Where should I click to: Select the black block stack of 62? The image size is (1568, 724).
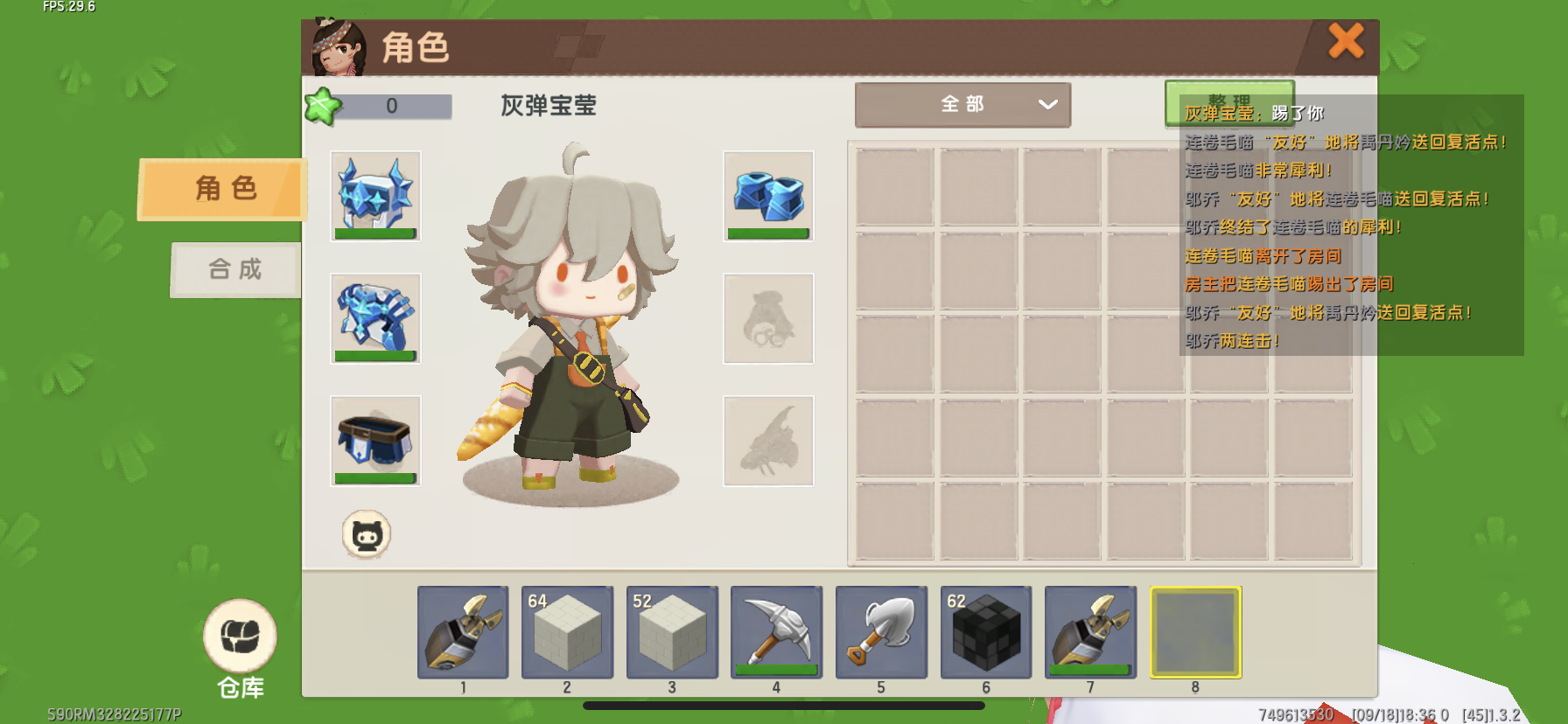pyautogui.click(x=986, y=632)
